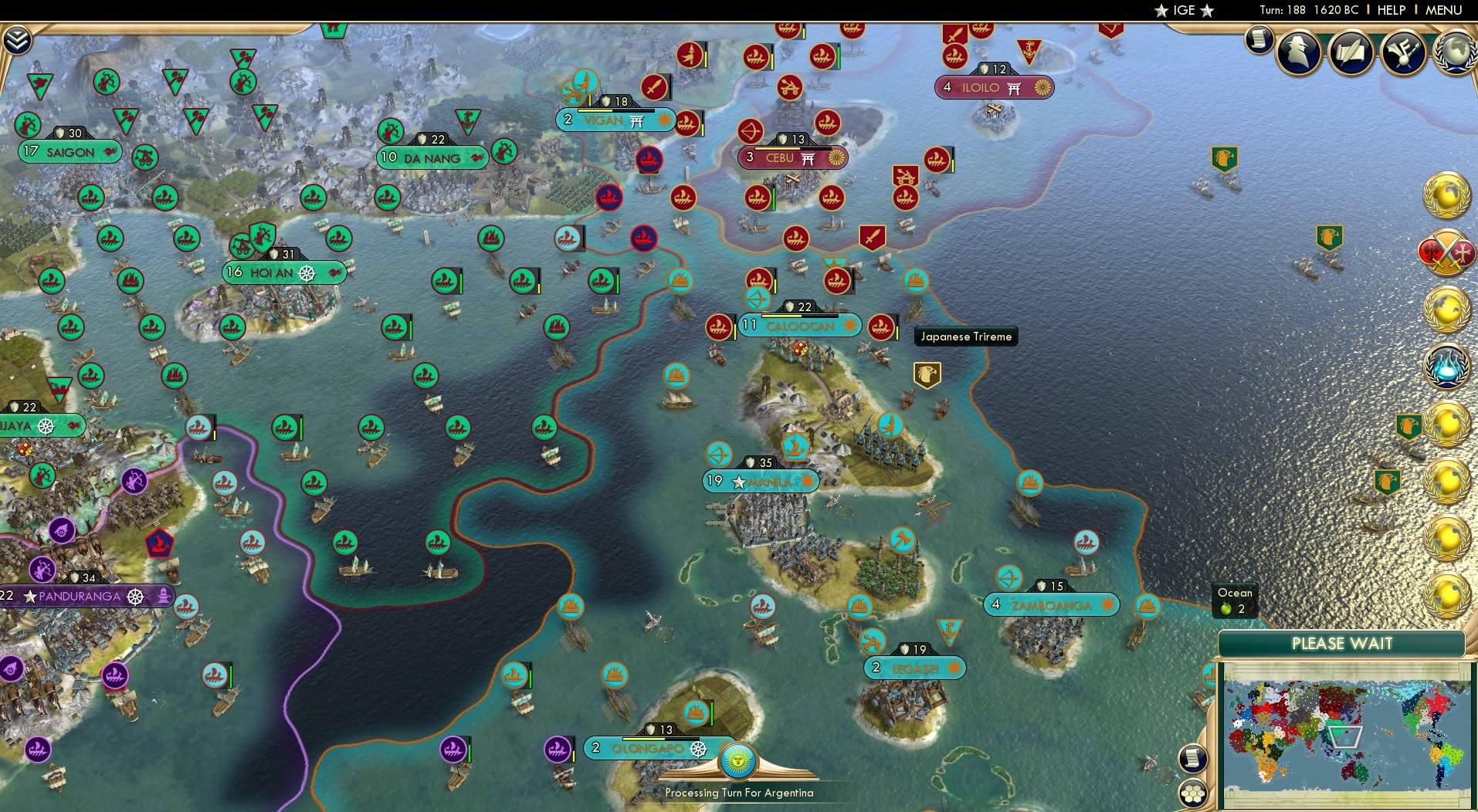Open the HELP entry in the top bar
Viewport: 1478px width, 812px height.
point(1391,10)
